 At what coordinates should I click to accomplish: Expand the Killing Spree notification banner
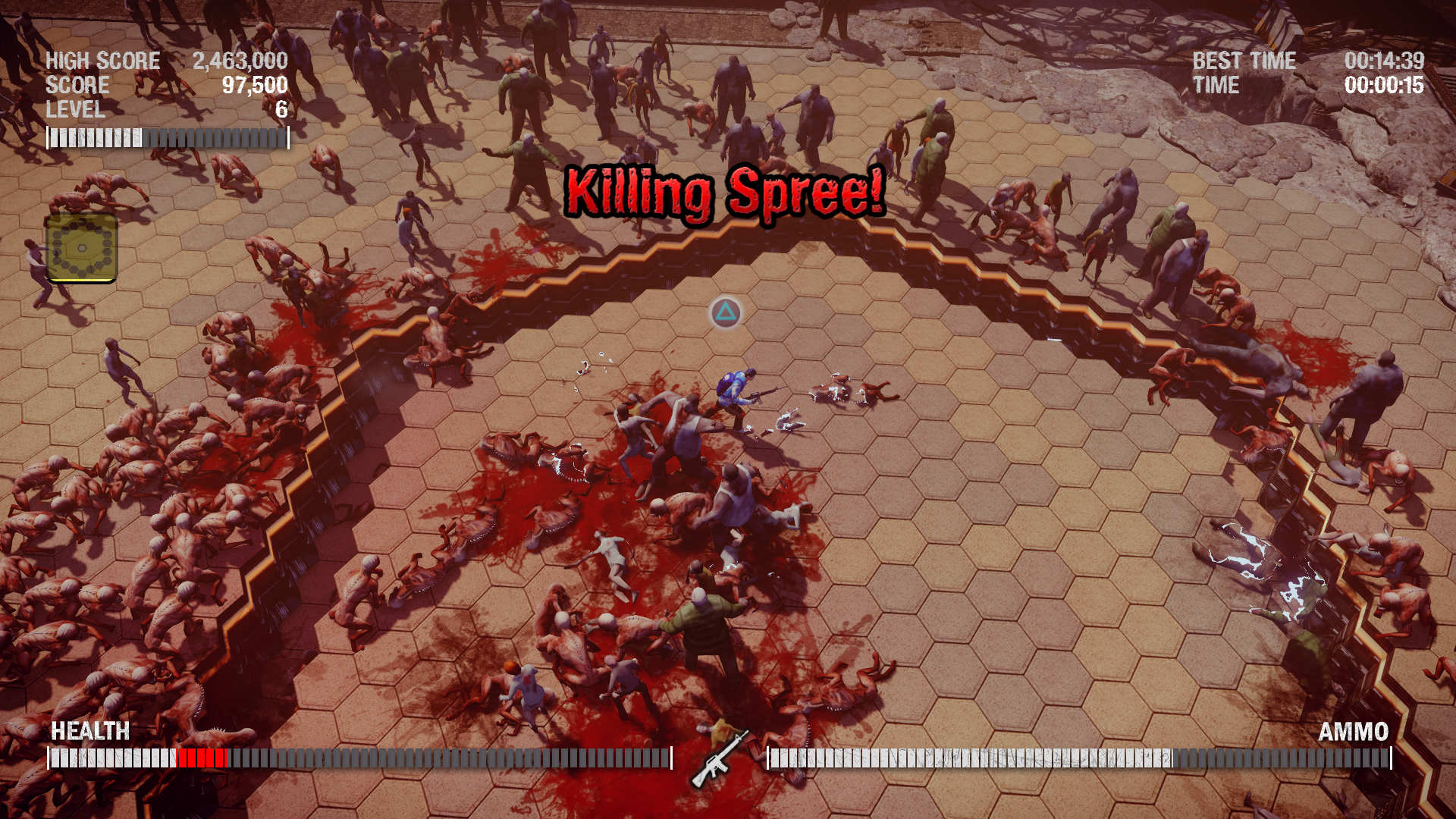pyautogui.click(x=726, y=193)
